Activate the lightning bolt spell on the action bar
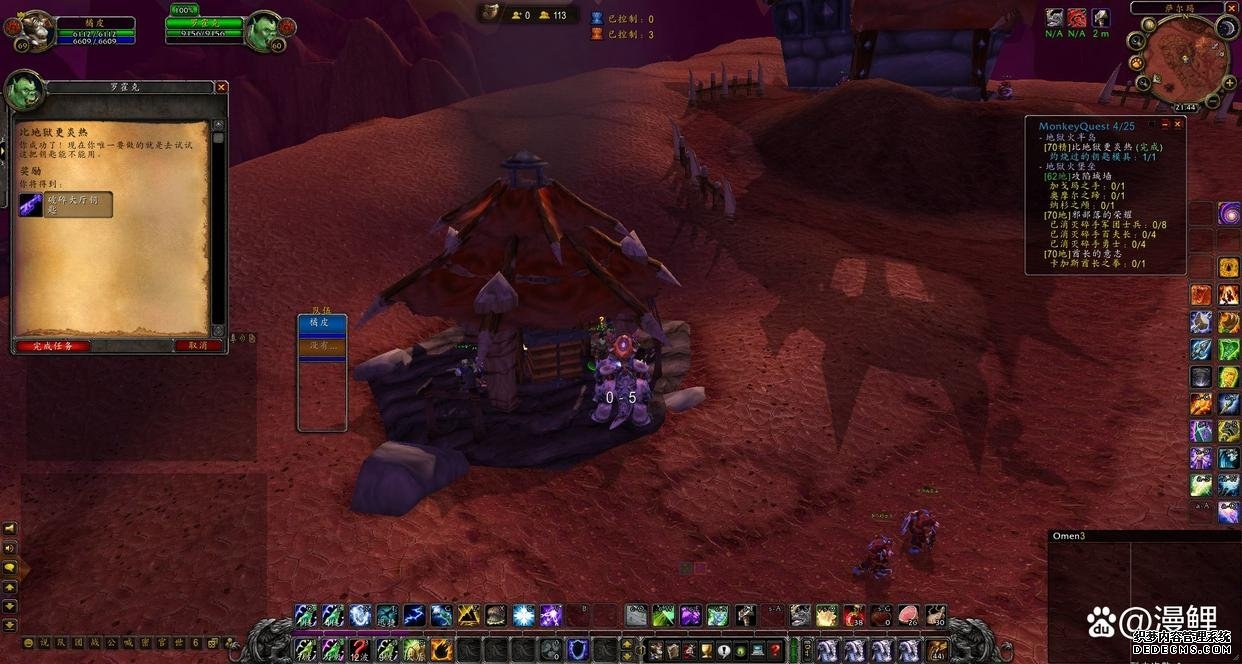This screenshot has width=1242, height=664. [413, 616]
